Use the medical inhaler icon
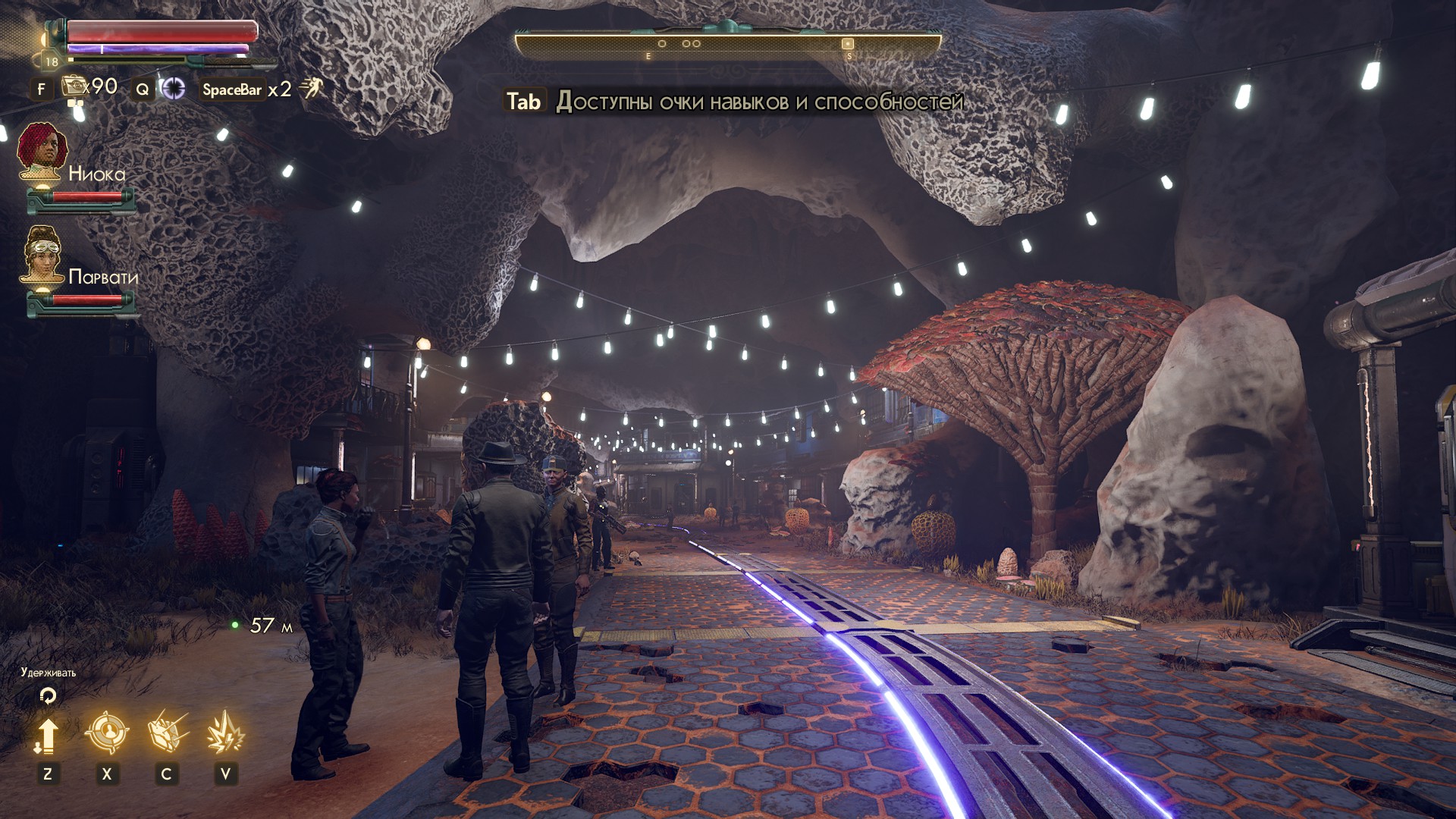 (x=76, y=88)
